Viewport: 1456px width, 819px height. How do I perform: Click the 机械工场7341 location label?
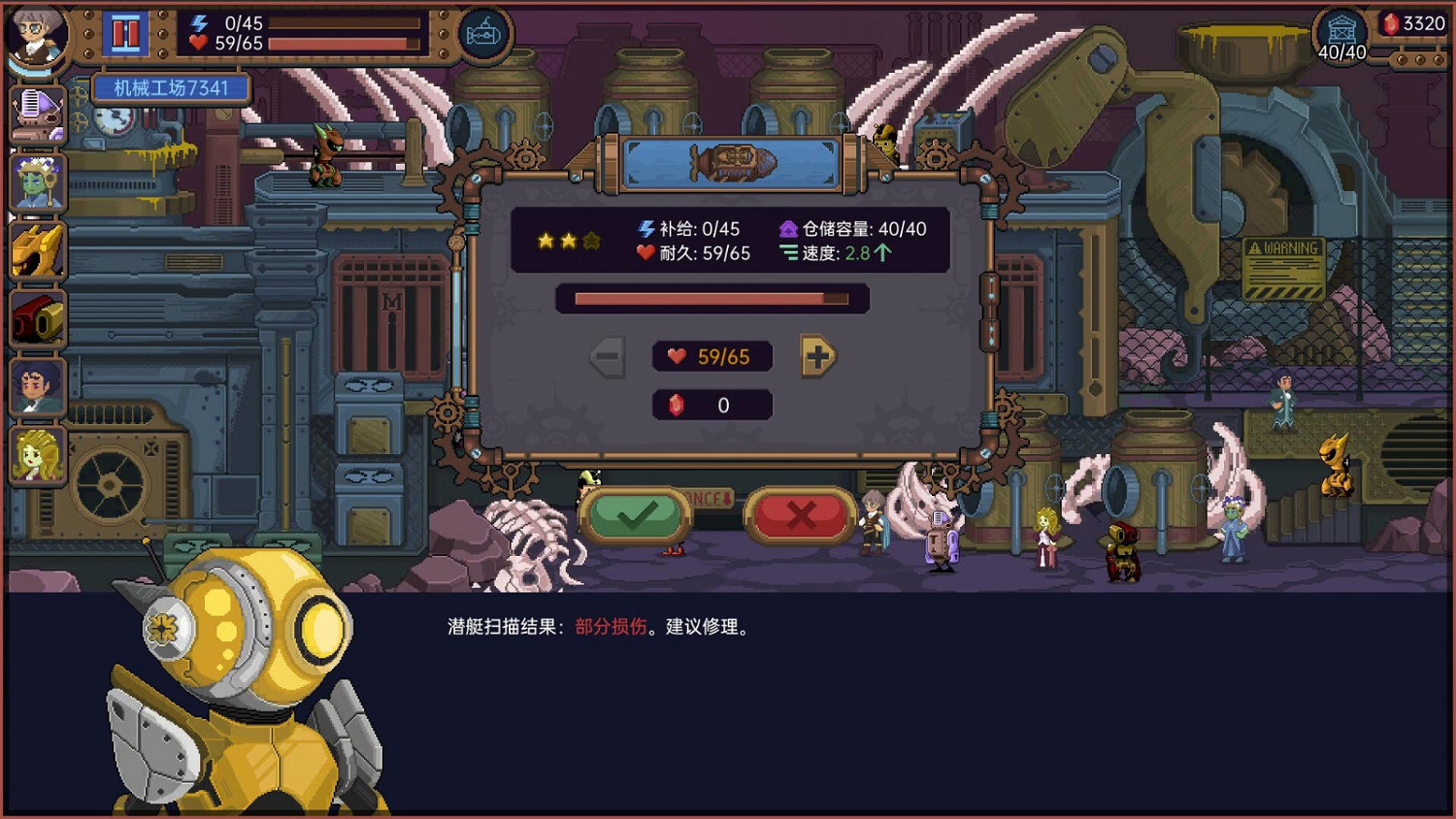[x=170, y=87]
